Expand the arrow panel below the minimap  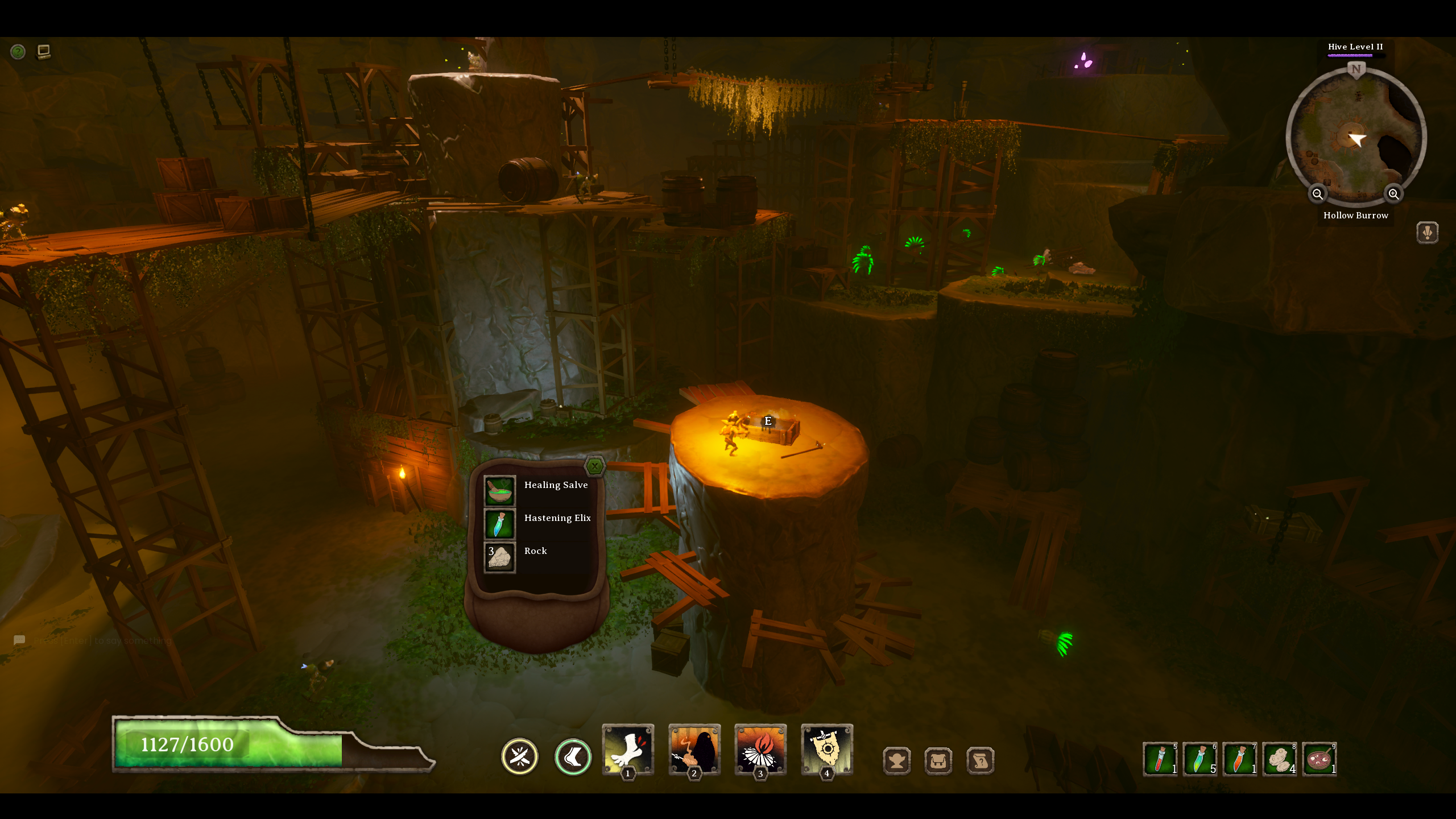point(1428,232)
